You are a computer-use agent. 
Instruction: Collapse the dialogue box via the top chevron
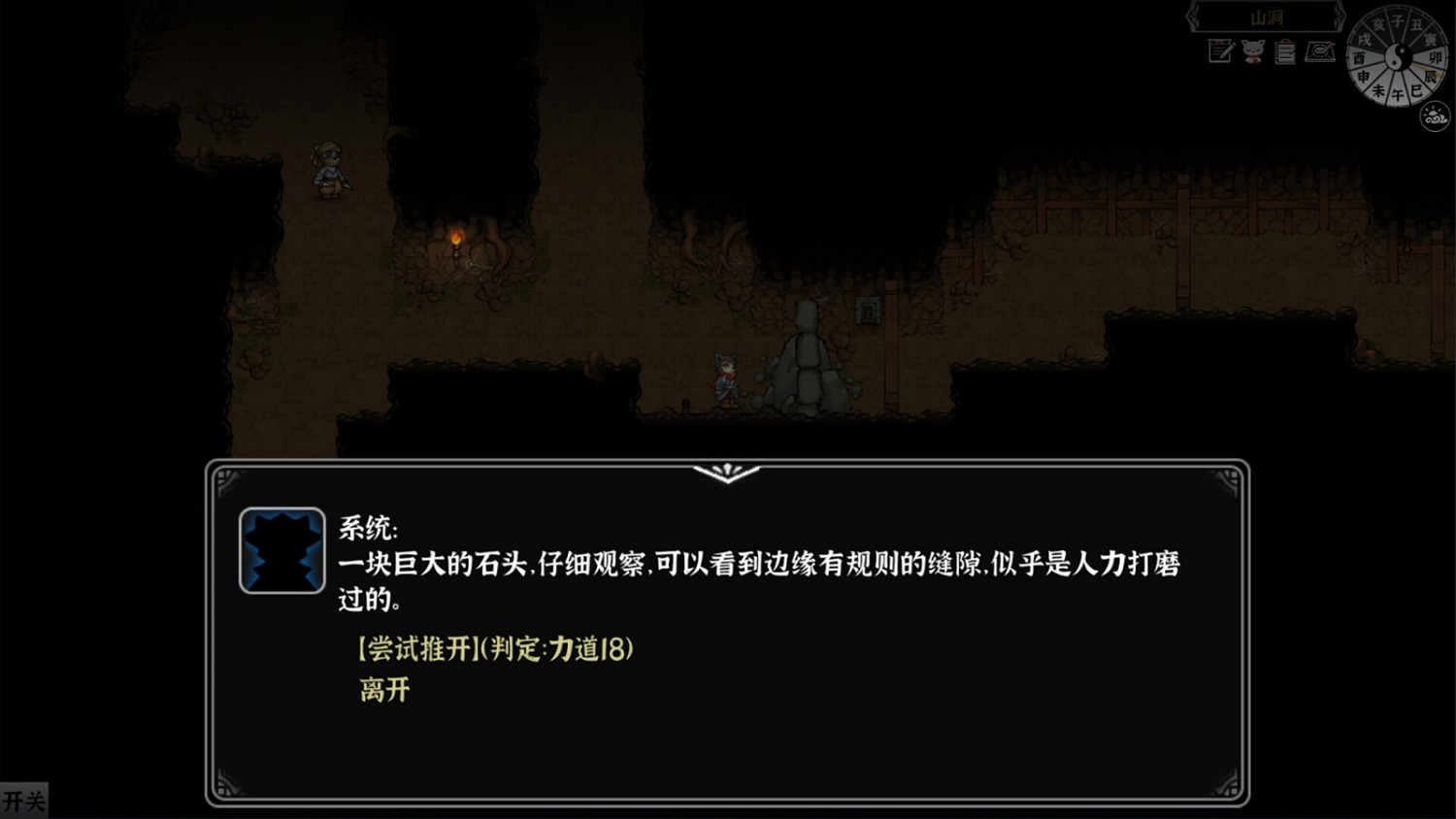coord(727,475)
